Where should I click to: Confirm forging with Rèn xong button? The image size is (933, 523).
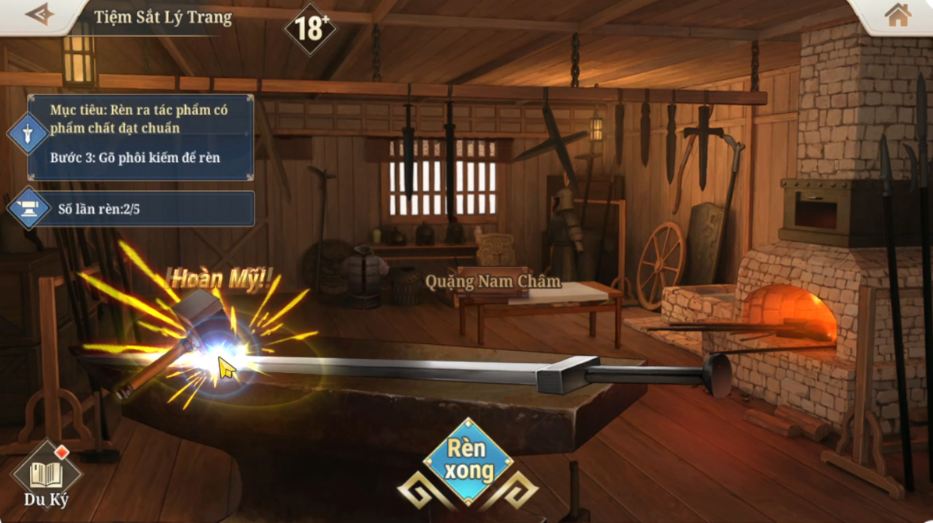pyautogui.click(x=467, y=463)
